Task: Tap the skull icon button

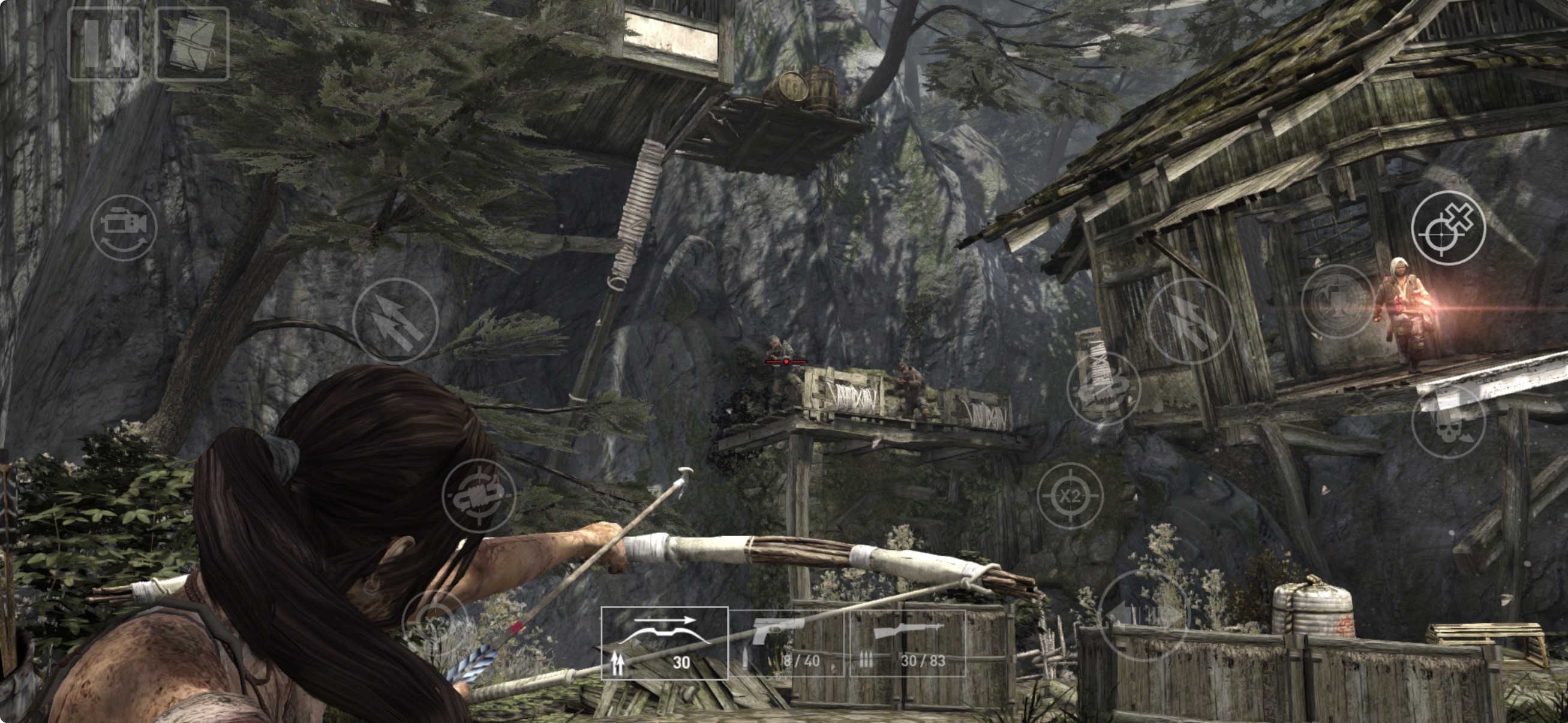Action: tap(1448, 421)
